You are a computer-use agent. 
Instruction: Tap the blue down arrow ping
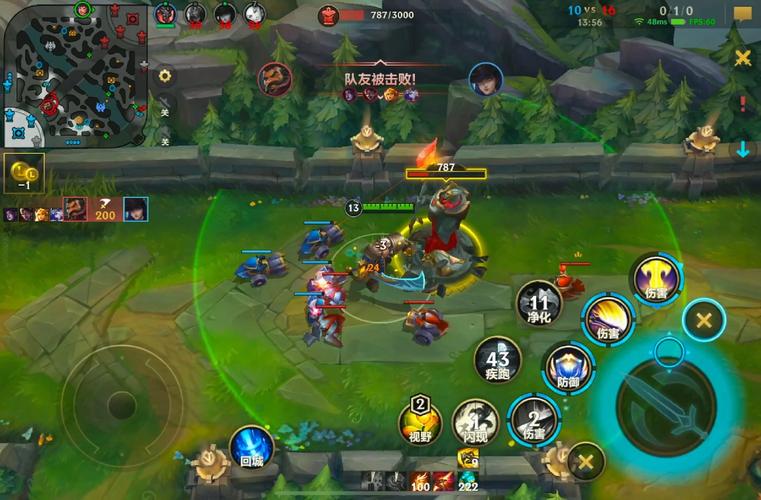(742, 150)
